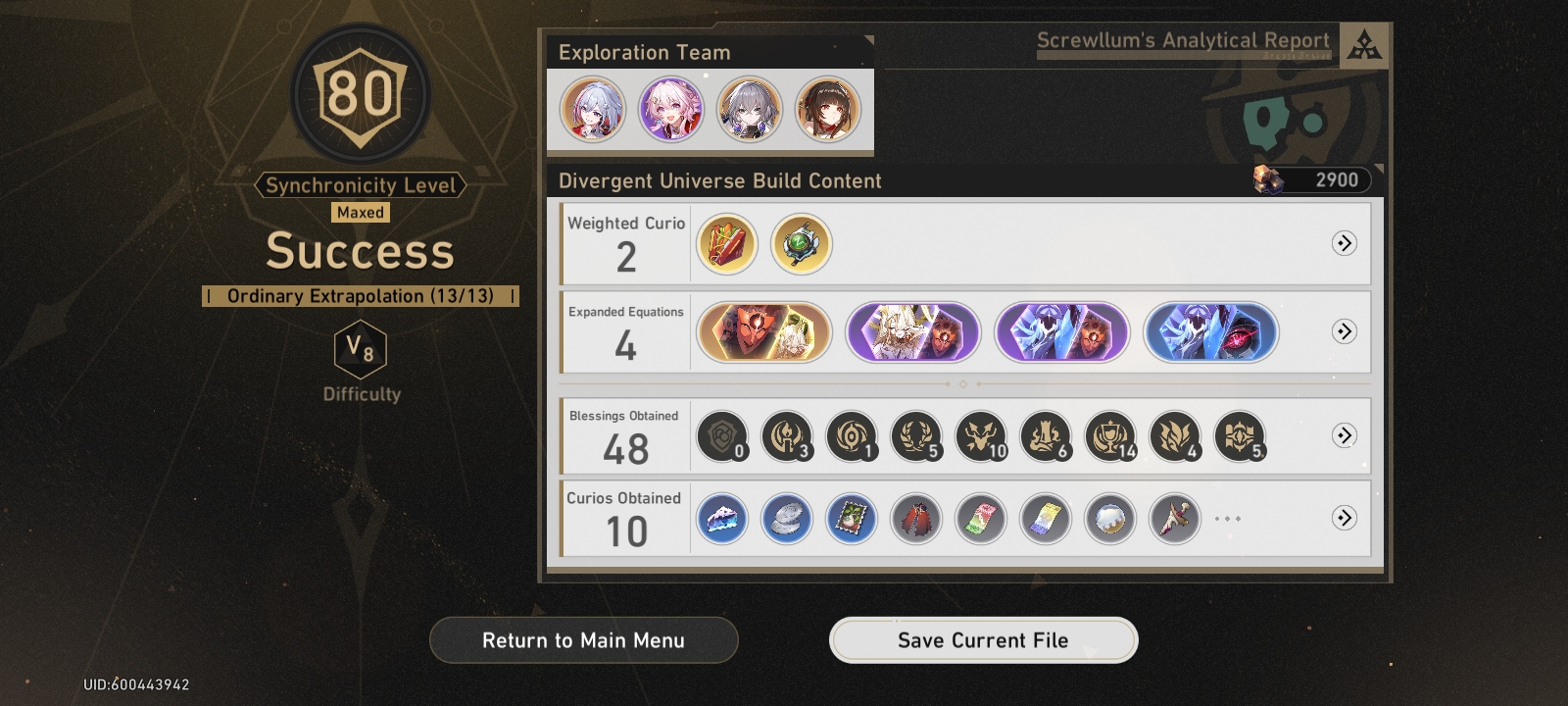Select the green orb Weighted Curio icon
Viewport: 1568px width, 706px height.
[800, 244]
